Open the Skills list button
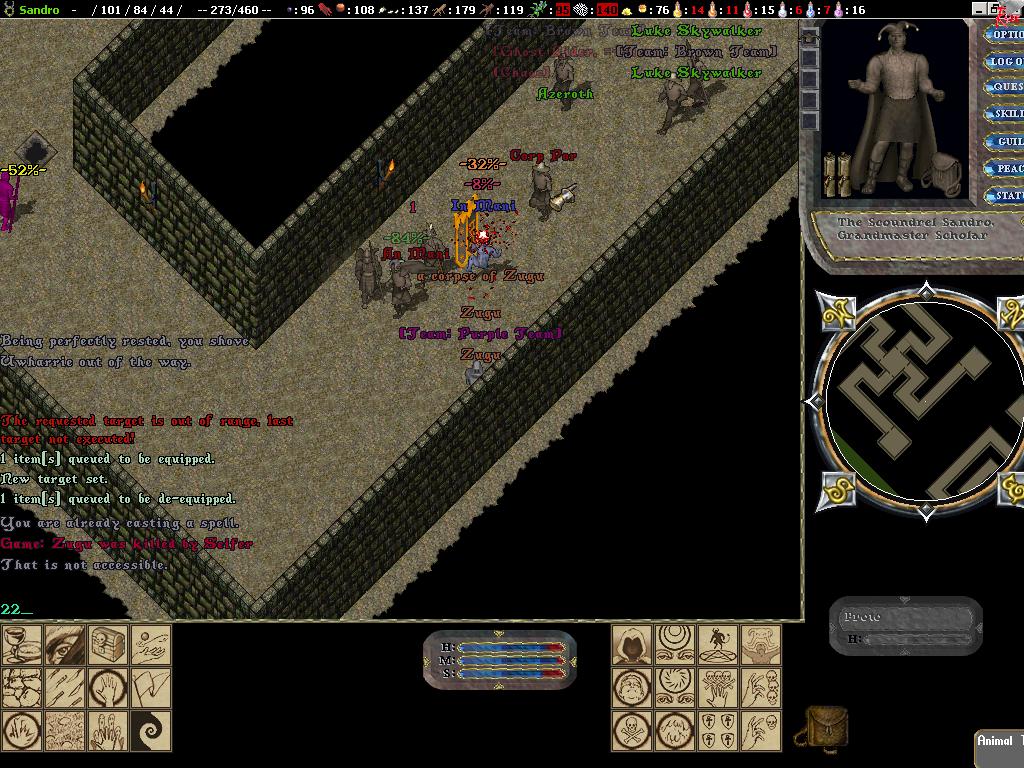The image size is (1024, 768). (x=1004, y=115)
